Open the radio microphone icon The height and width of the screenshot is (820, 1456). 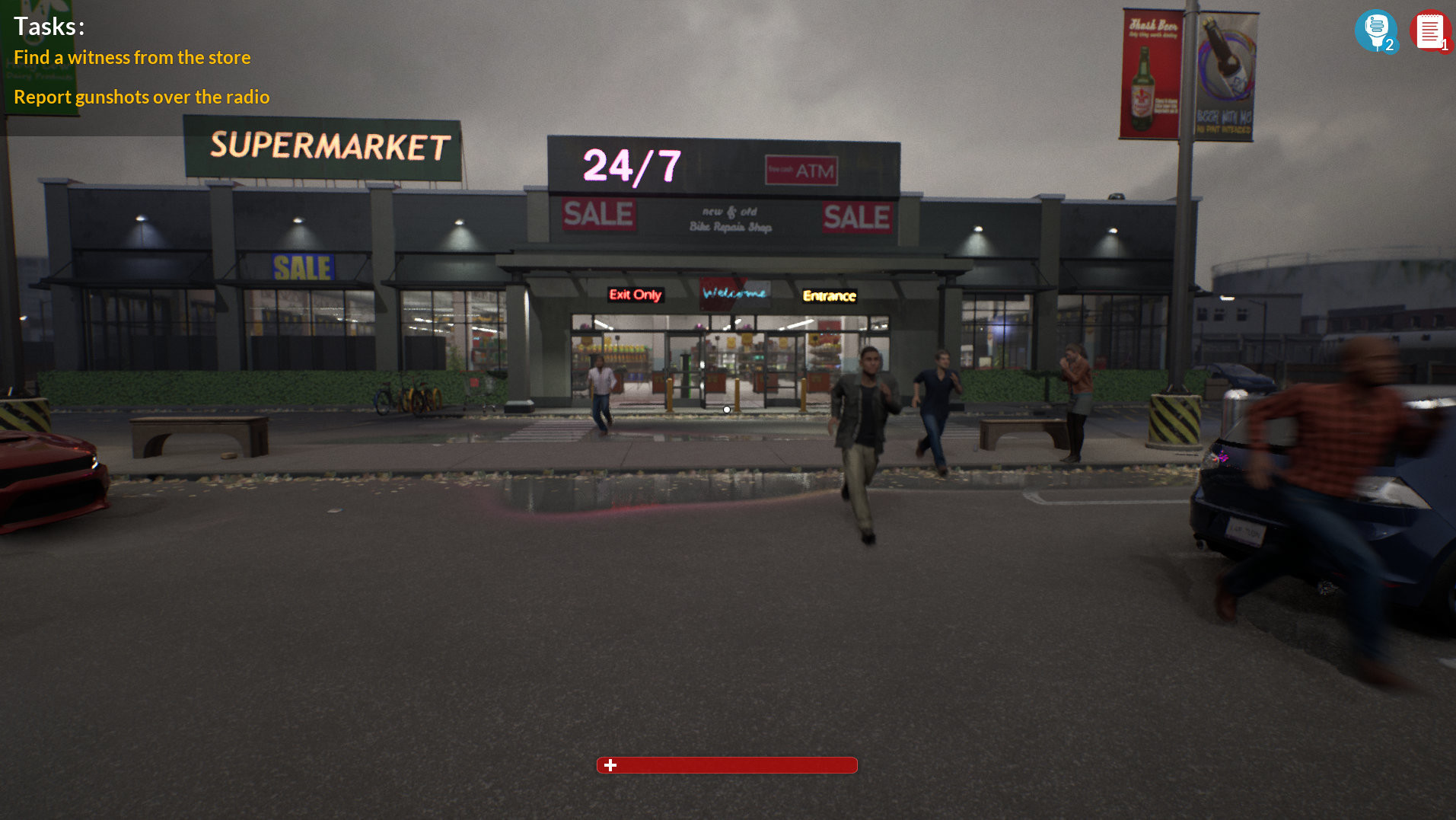coord(1376,29)
